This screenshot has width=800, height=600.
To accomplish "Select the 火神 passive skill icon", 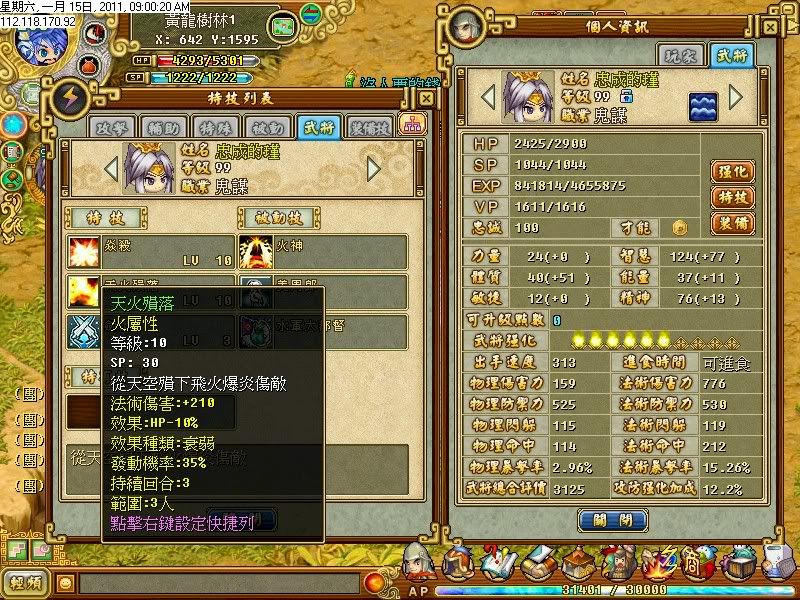I will 256,251.
